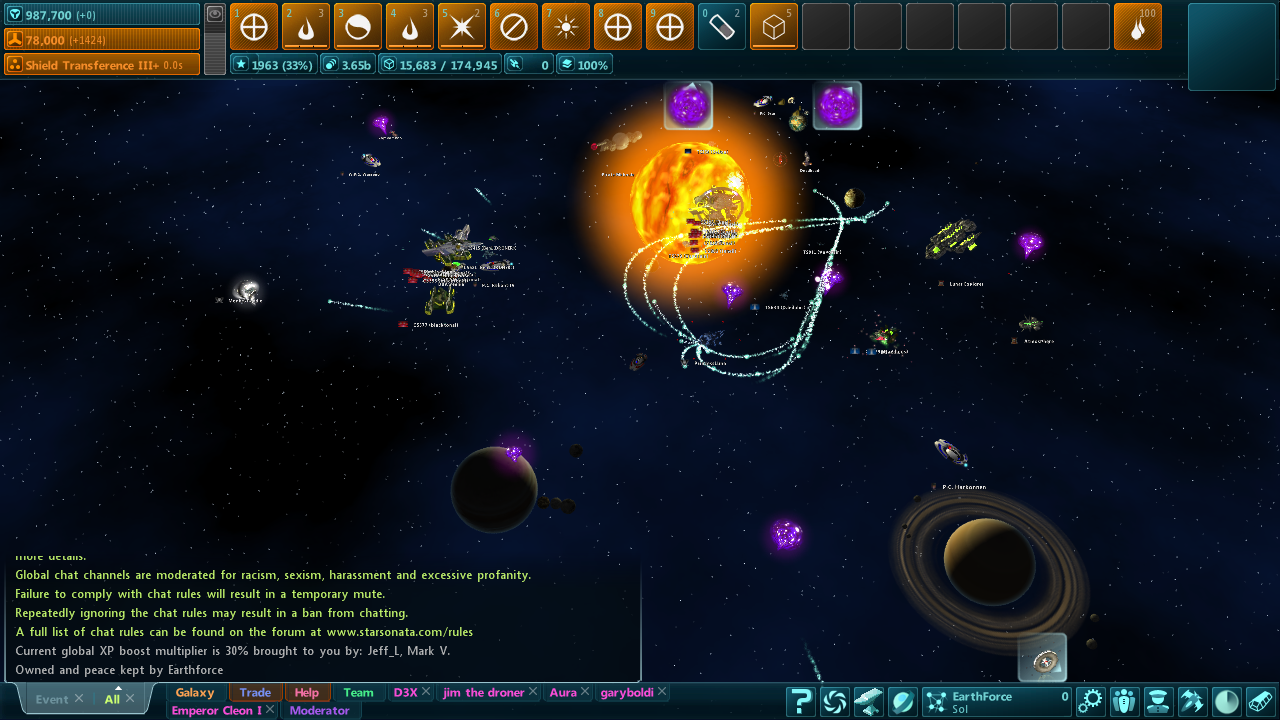1280x720 pixels.
Task: Open the team members icon
Action: [1124, 701]
